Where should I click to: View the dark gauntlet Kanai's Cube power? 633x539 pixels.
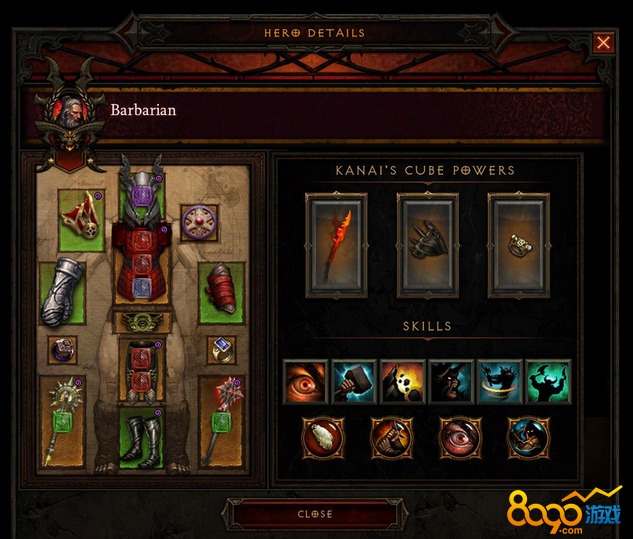(427, 244)
